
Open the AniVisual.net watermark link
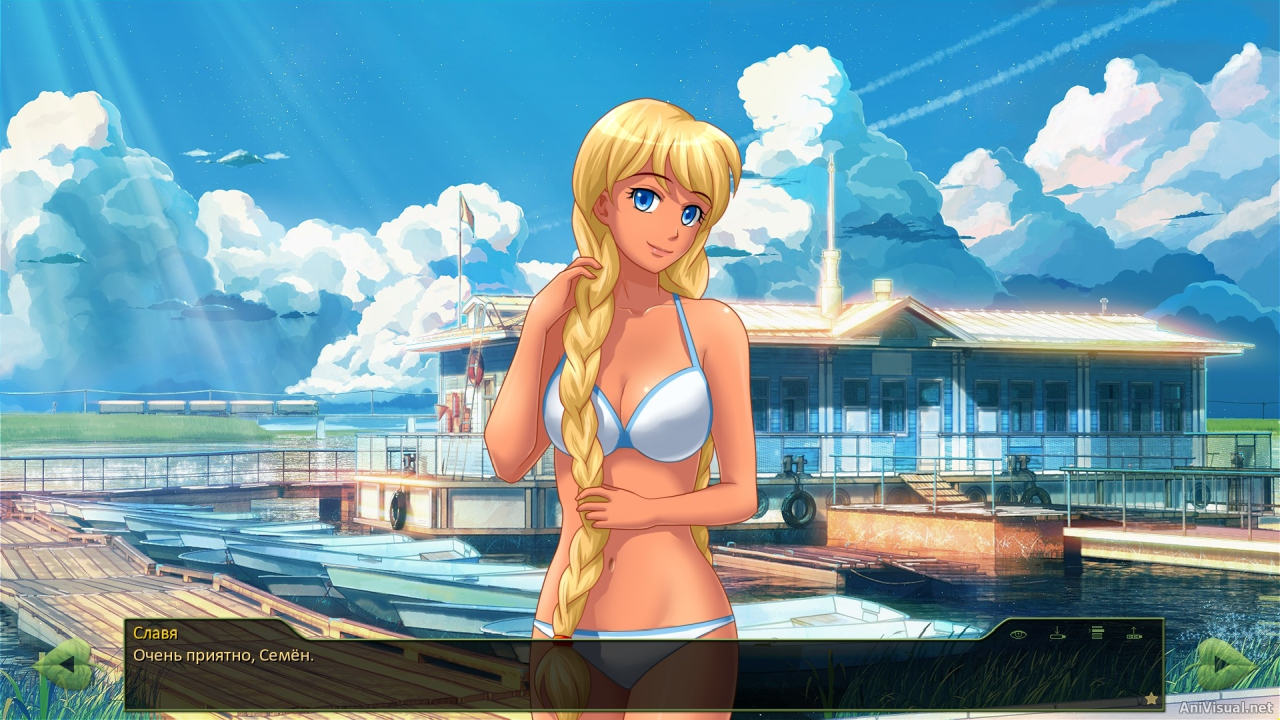(1227, 708)
